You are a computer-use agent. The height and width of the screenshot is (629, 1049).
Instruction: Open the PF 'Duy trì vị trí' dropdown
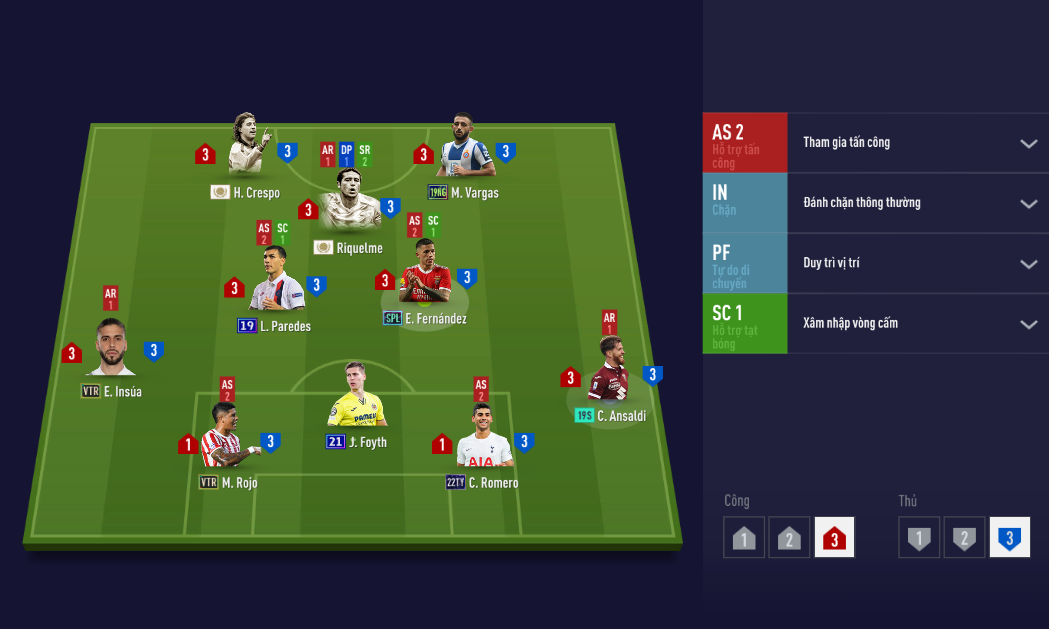coord(1028,264)
